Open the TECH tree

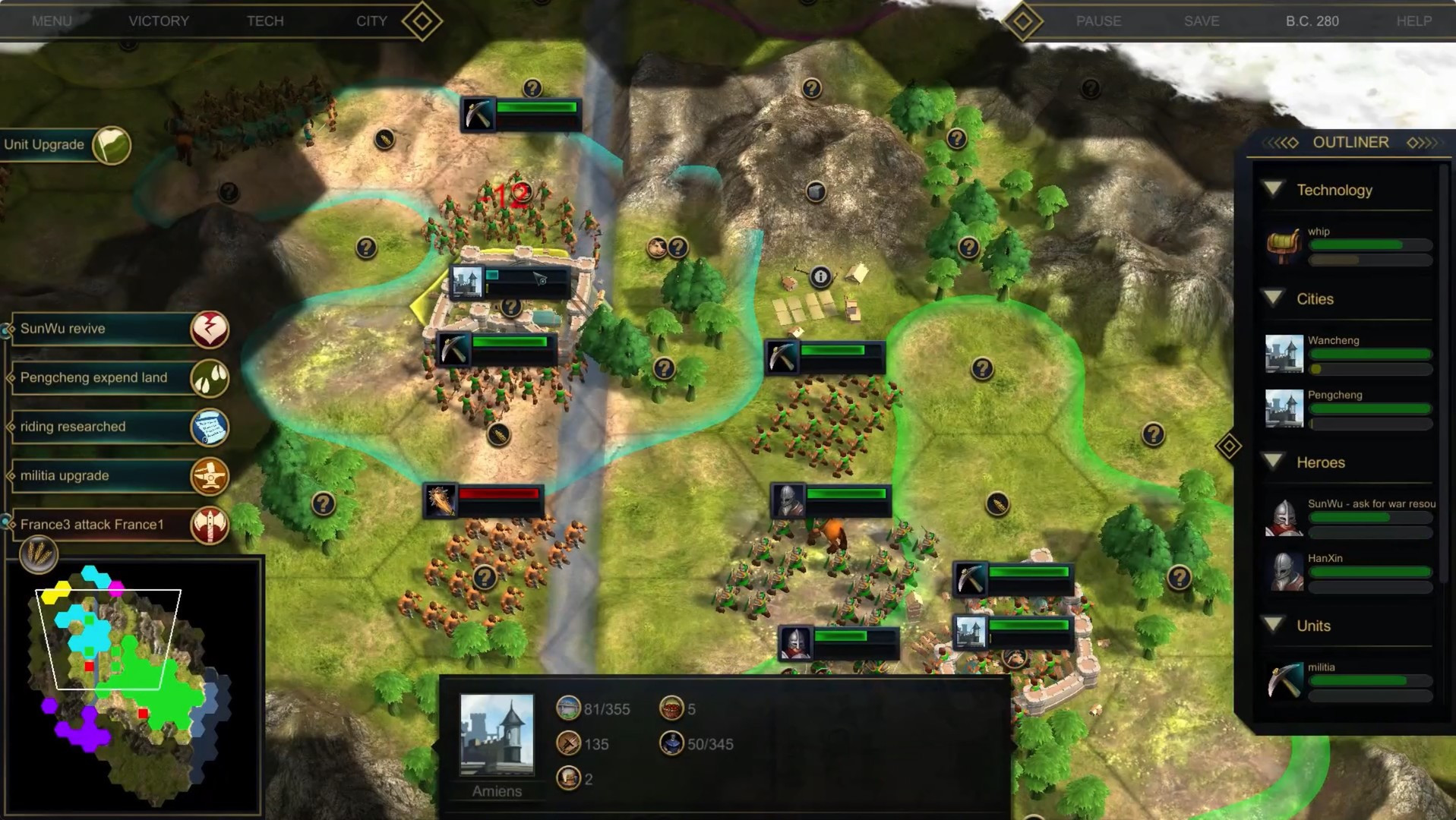(x=265, y=21)
